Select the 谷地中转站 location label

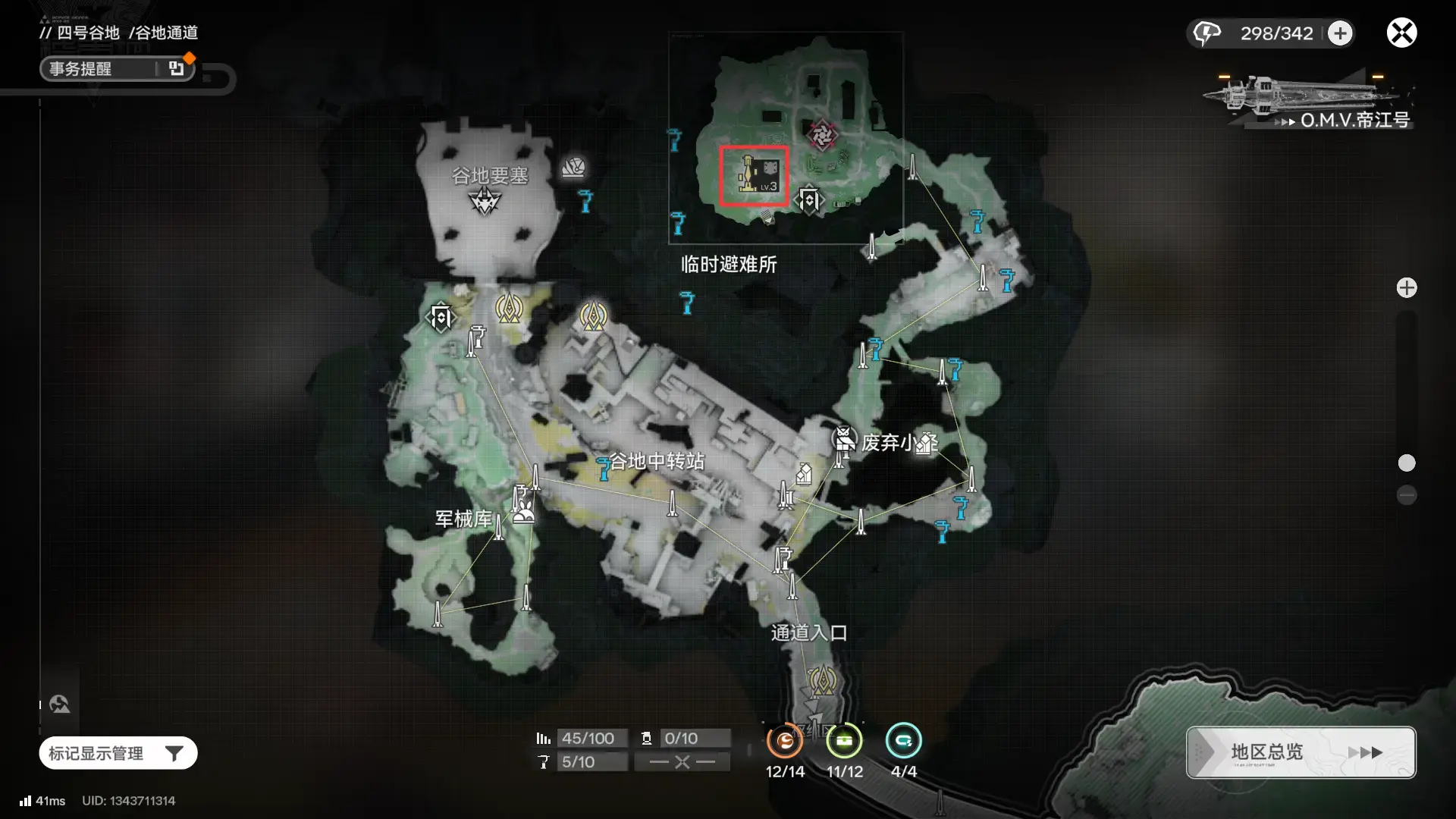click(657, 461)
